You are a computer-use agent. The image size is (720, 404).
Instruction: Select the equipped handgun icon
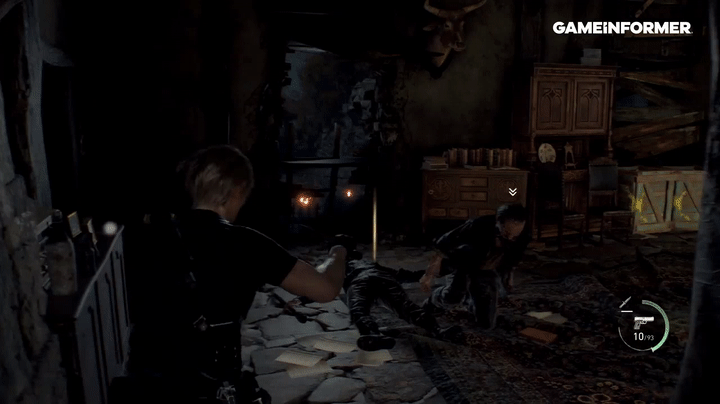(638, 324)
